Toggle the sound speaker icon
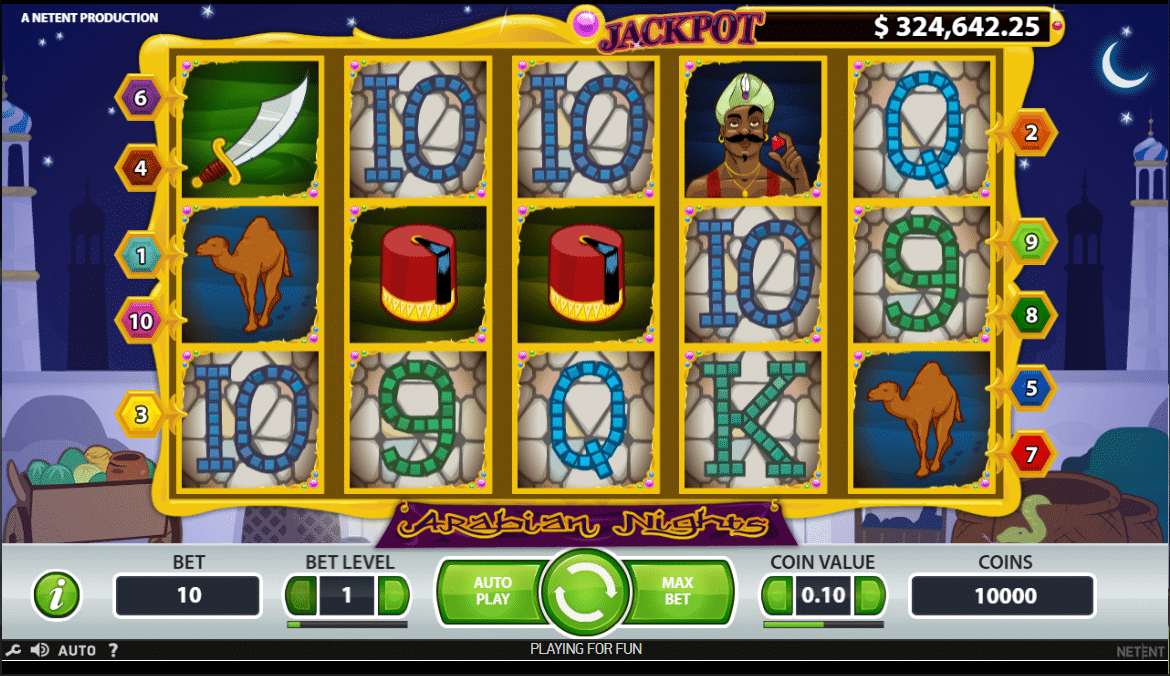Image resolution: width=1170 pixels, height=676 pixels. 40,650
